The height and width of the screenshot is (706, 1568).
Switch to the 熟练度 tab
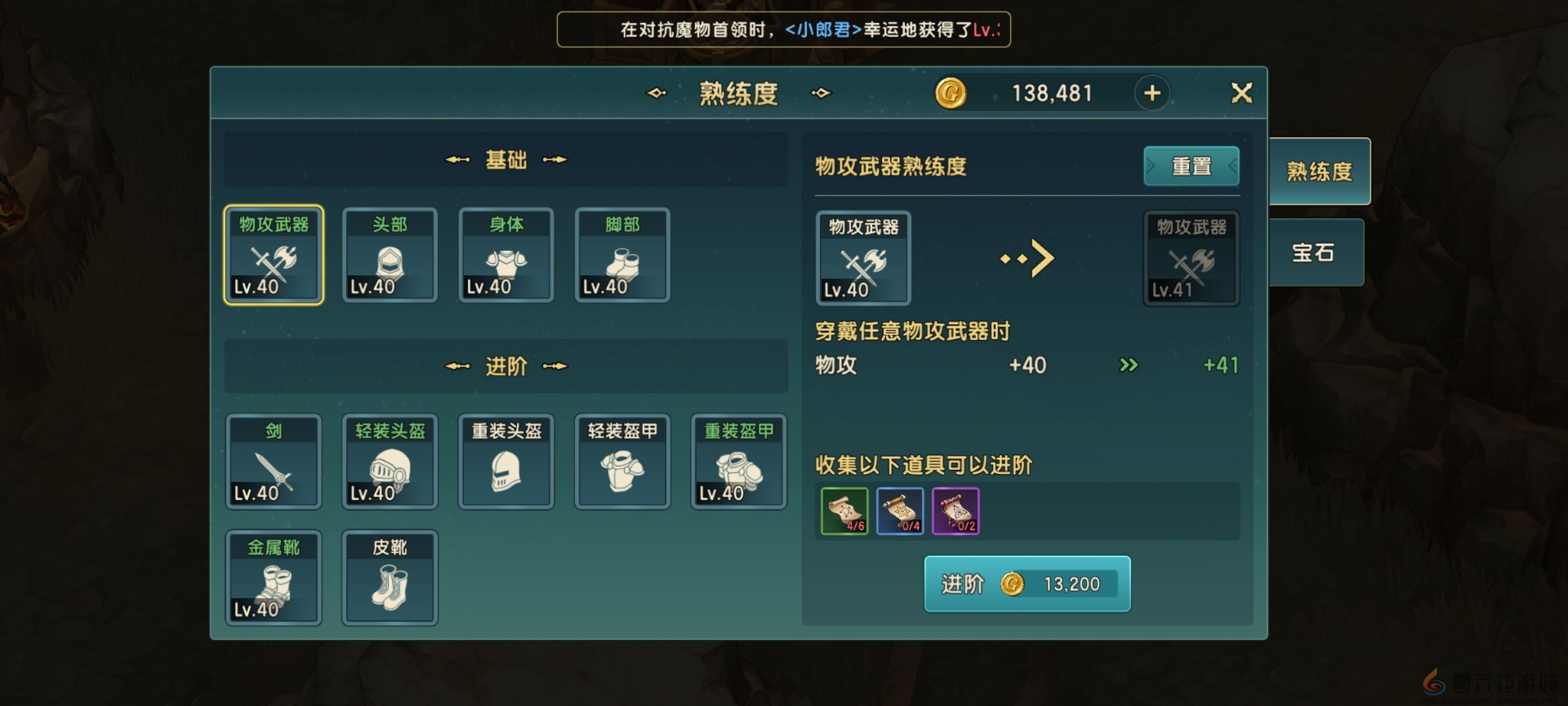(x=1318, y=170)
